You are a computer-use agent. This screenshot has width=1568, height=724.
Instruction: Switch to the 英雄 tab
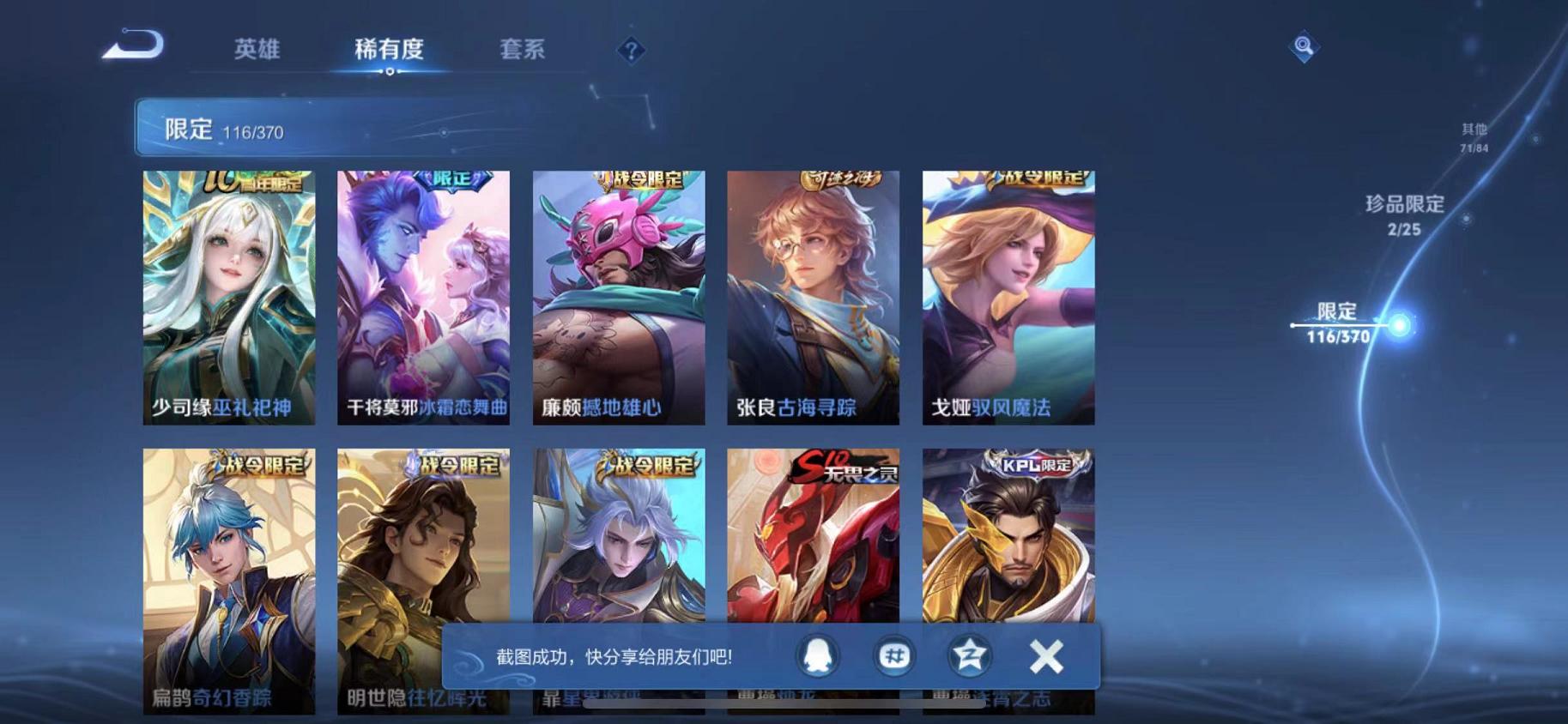(x=257, y=50)
